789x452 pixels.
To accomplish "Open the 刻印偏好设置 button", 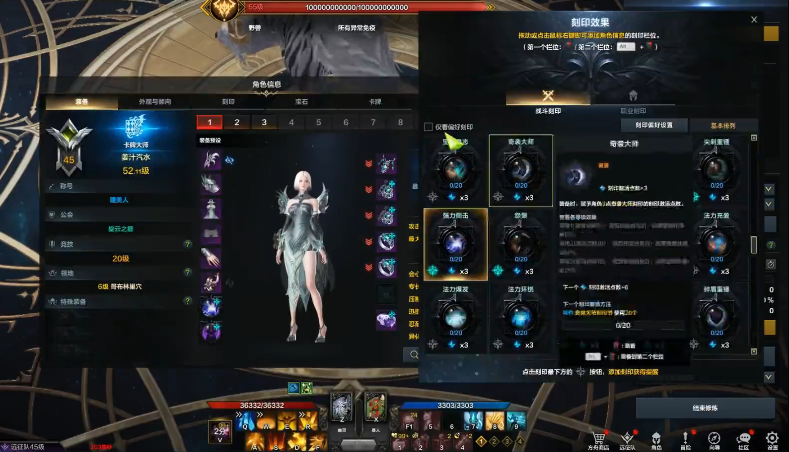I will (x=654, y=126).
